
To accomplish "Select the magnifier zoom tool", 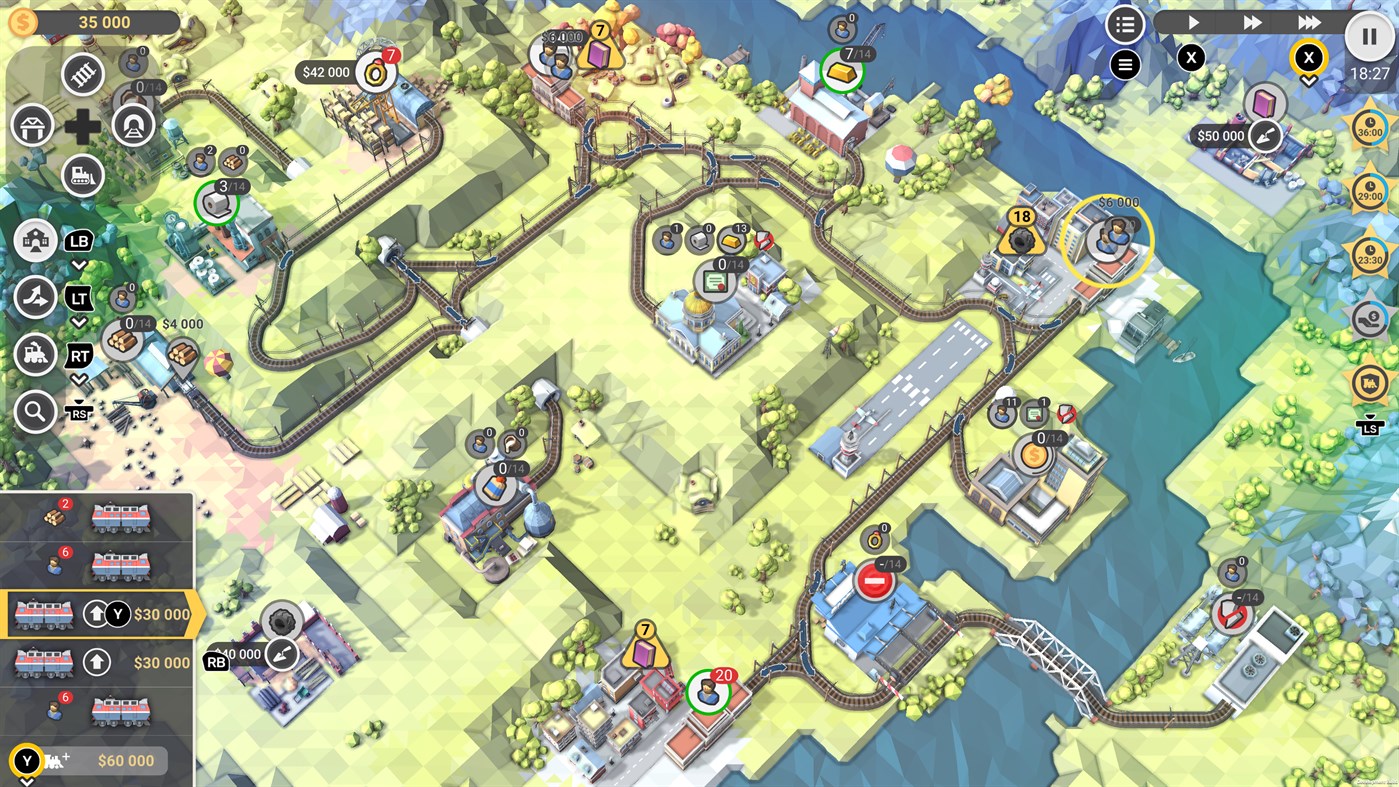I will coord(35,411).
